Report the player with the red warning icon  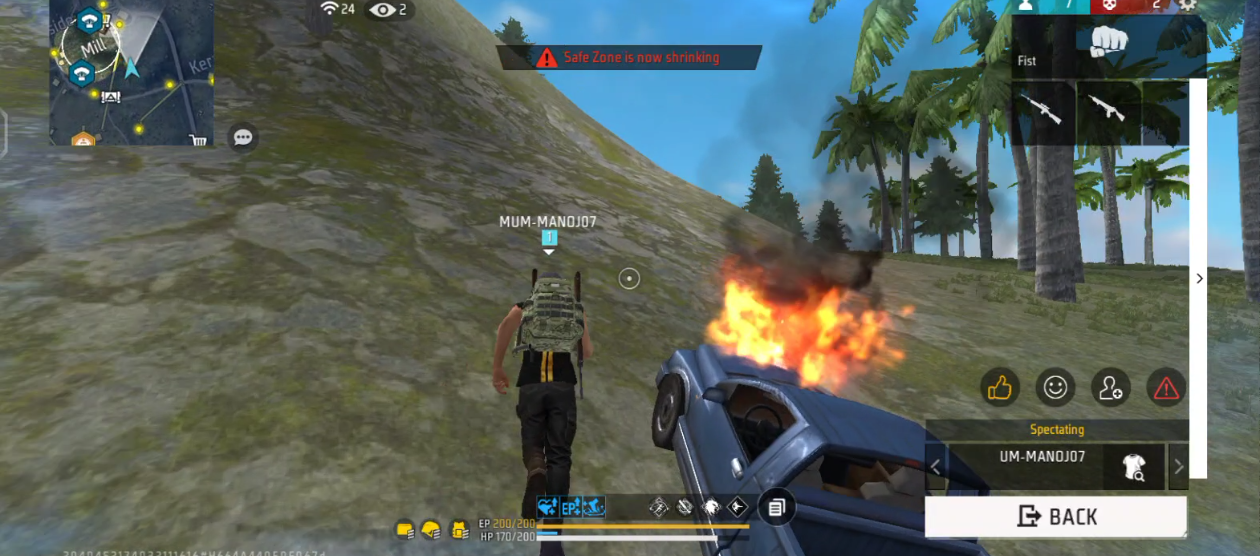[1166, 387]
